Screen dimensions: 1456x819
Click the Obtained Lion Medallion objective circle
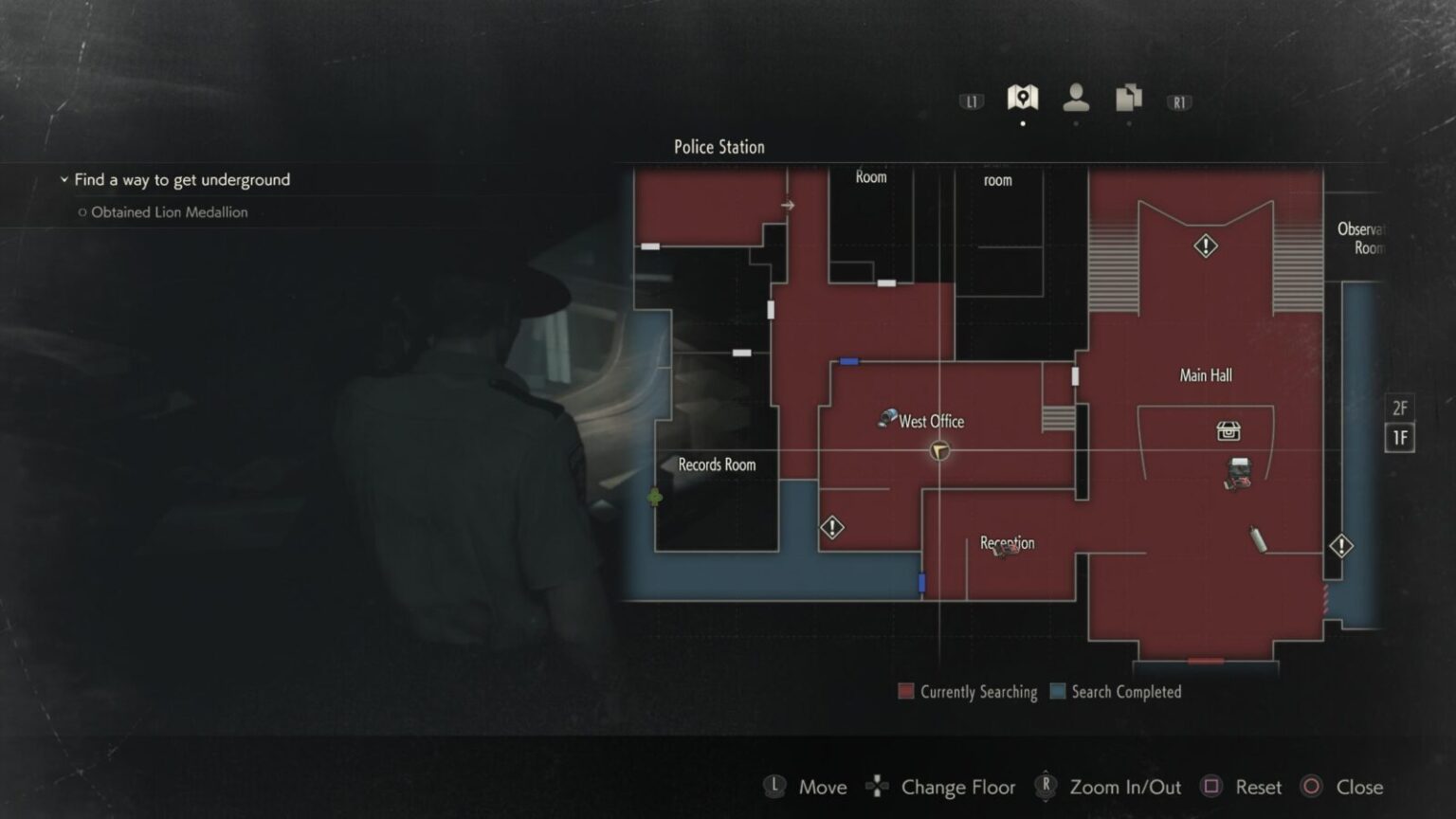pyautogui.click(x=82, y=211)
